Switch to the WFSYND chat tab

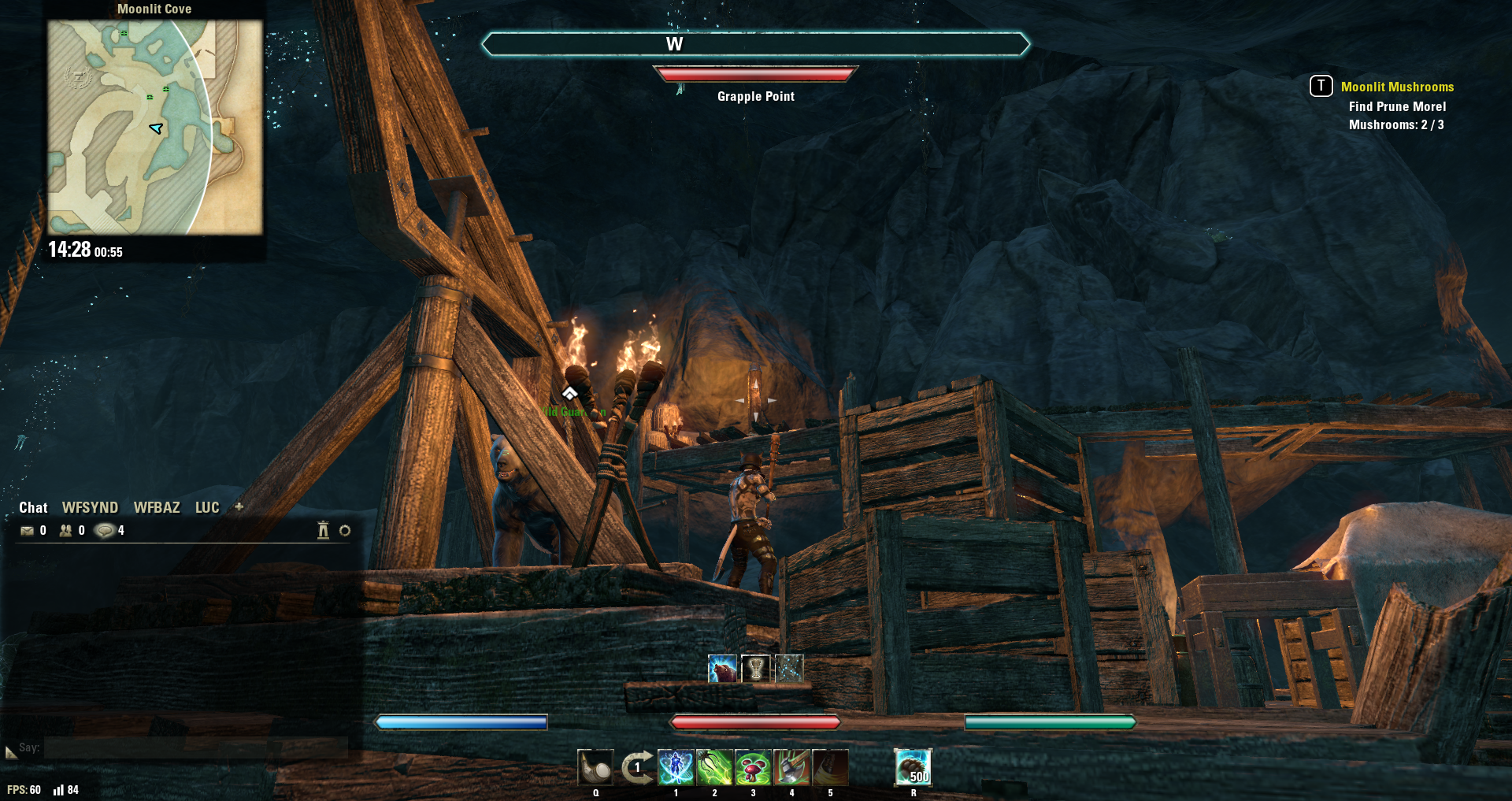tap(90, 508)
